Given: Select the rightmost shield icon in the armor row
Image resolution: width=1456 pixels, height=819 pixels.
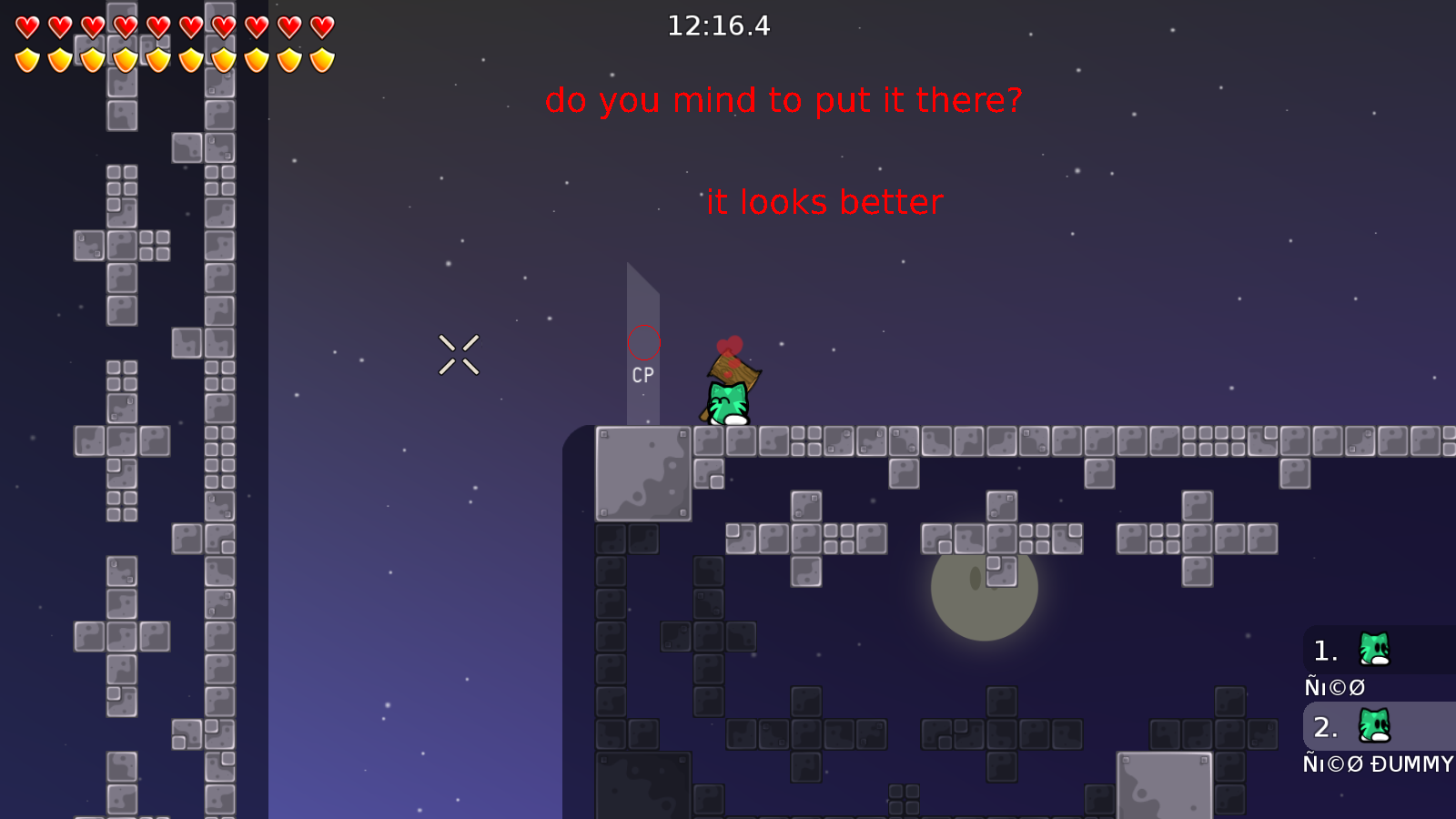Looking at the screenshot, I should coord(320,59).
